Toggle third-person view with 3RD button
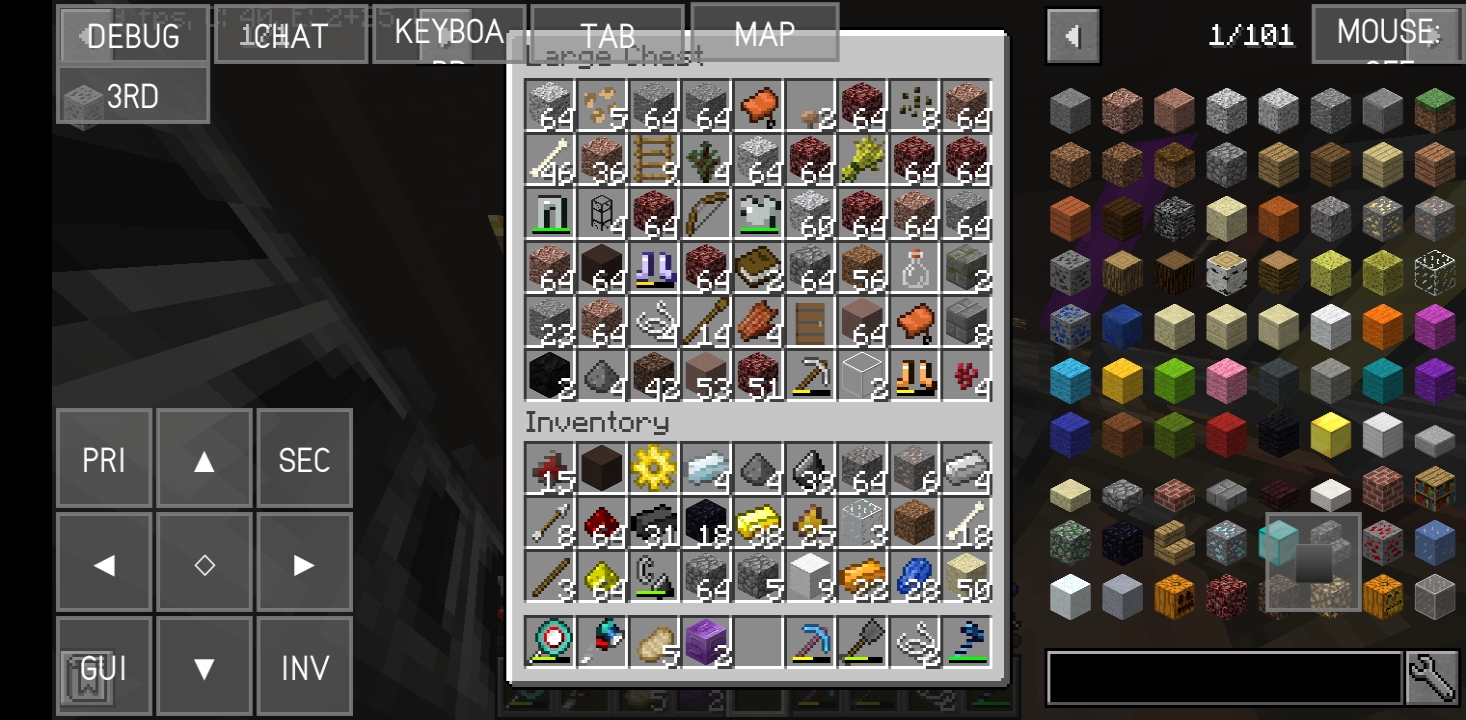The image size is (1466, 720). pyautogui.click(x=133, y=96)
